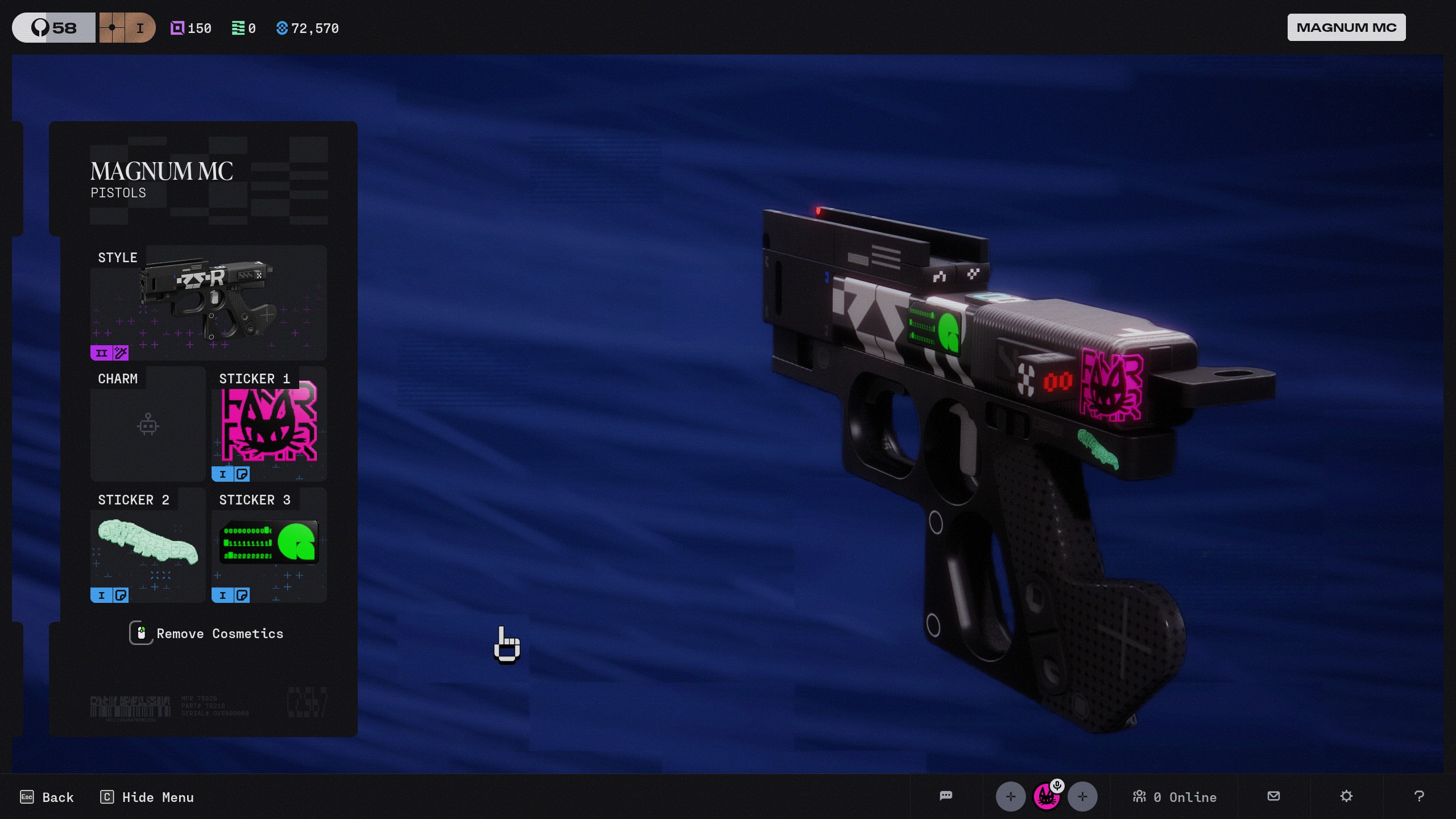This screenshot has width=1456, height=819.
Task: Select the green Sticker 3 slot
Action: tap(269, 545)
